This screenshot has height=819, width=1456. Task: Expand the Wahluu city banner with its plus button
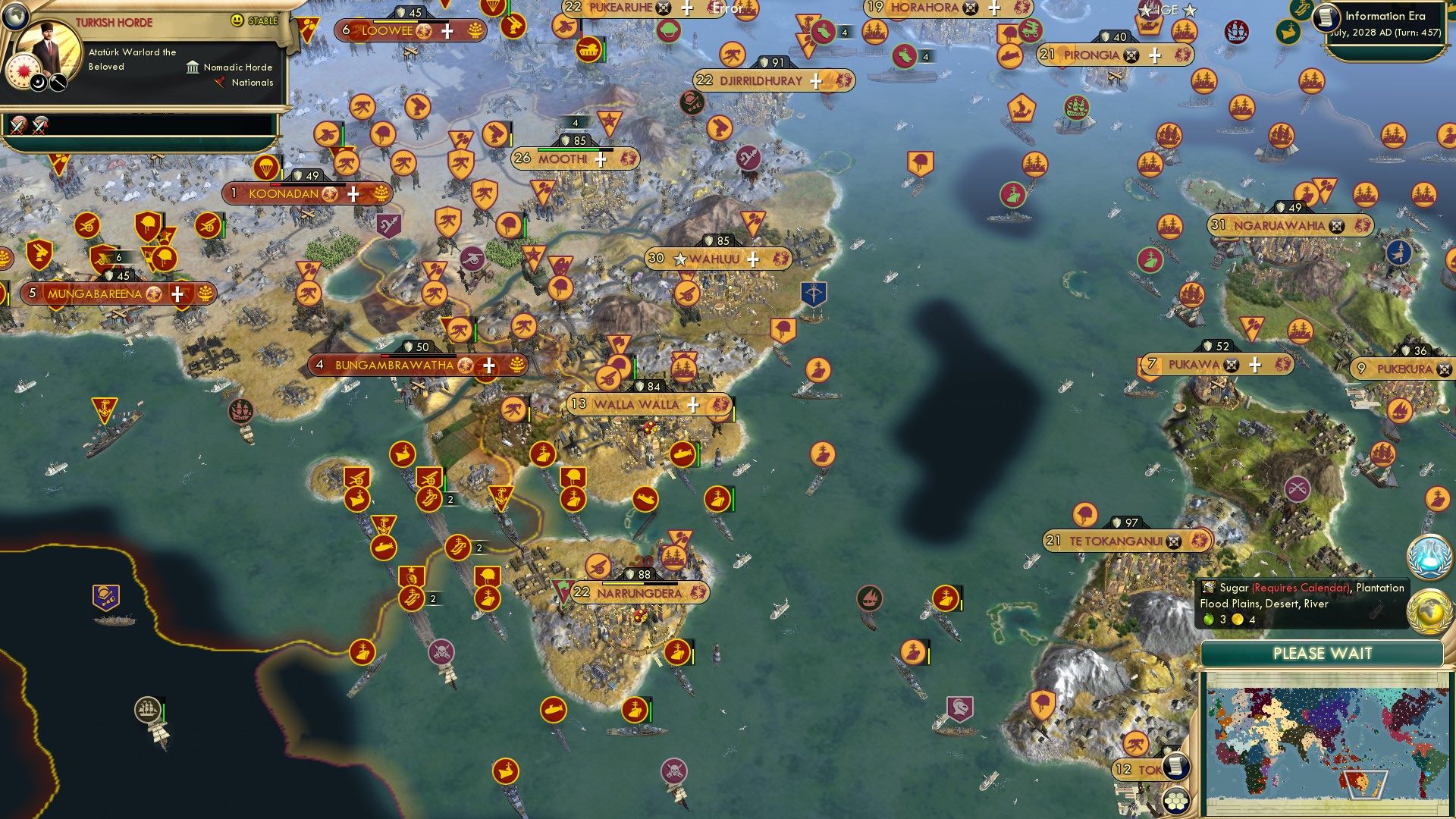pyautogui.click(x=753, y=260)
